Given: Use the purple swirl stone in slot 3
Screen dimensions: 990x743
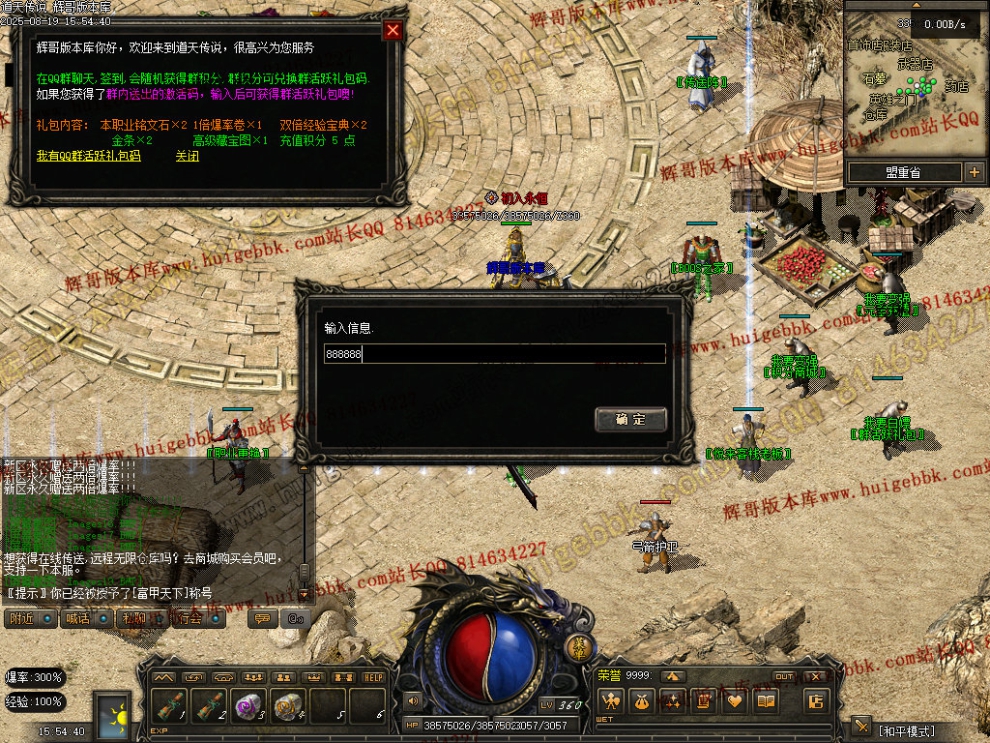Looking at the screenshot, I should [248, 706].
